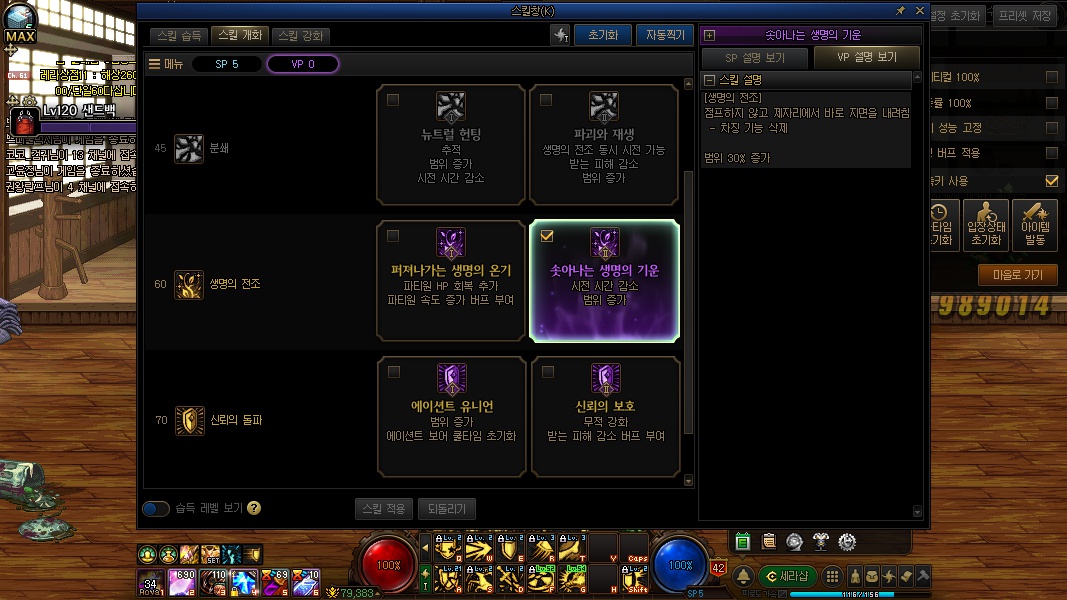This screenshot has width=1067, height=600.
Task: Pick the 에이션트 유니언 skill card
Action: tap(451, 416)
